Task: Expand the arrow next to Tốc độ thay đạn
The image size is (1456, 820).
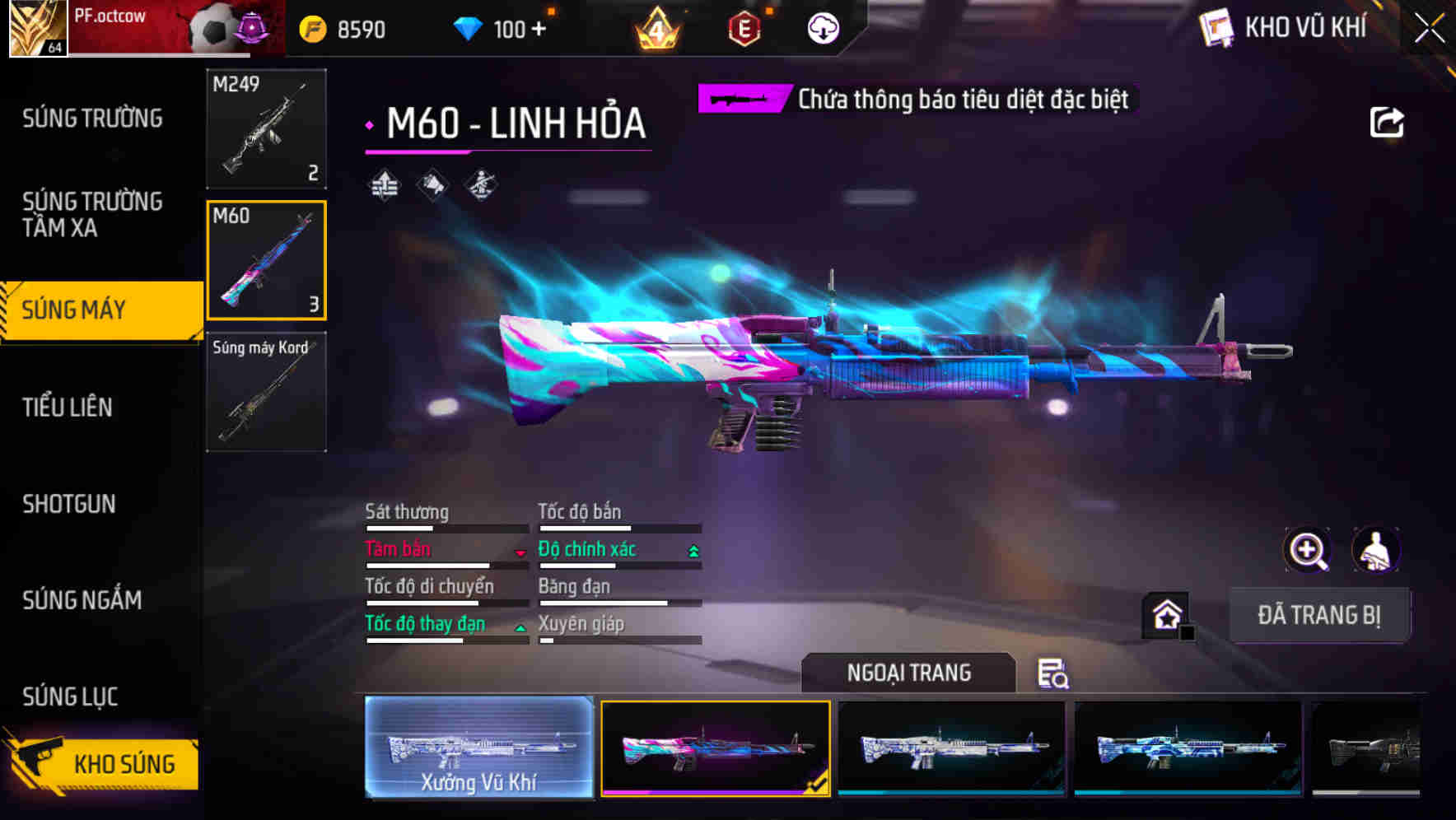Action: point(521,627)
